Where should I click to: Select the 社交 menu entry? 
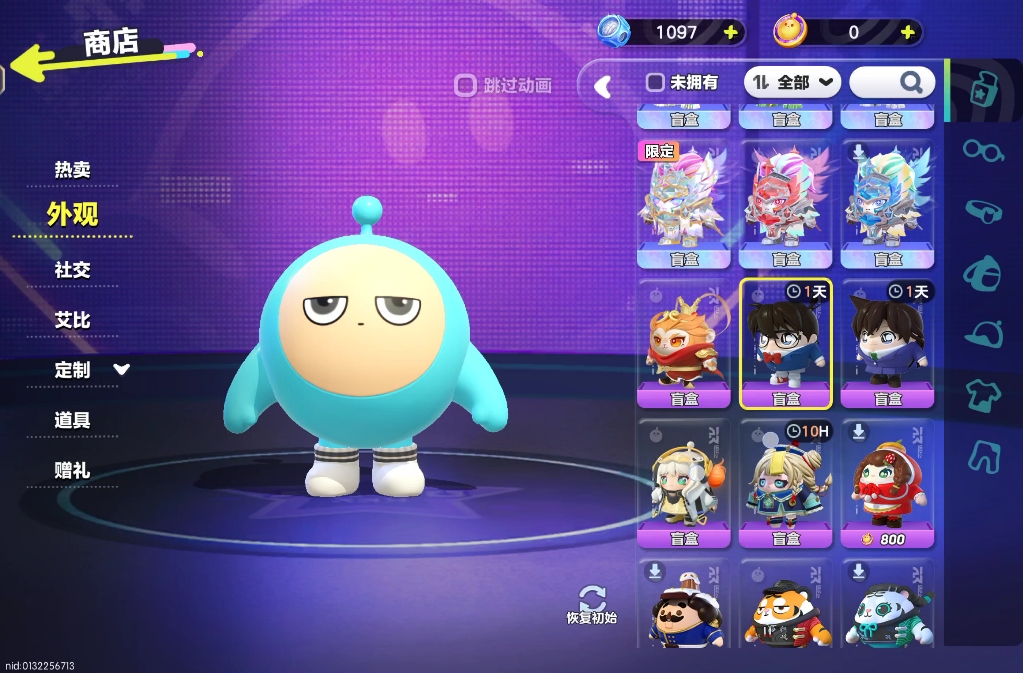pyautogui.click(x=72, y=270)
